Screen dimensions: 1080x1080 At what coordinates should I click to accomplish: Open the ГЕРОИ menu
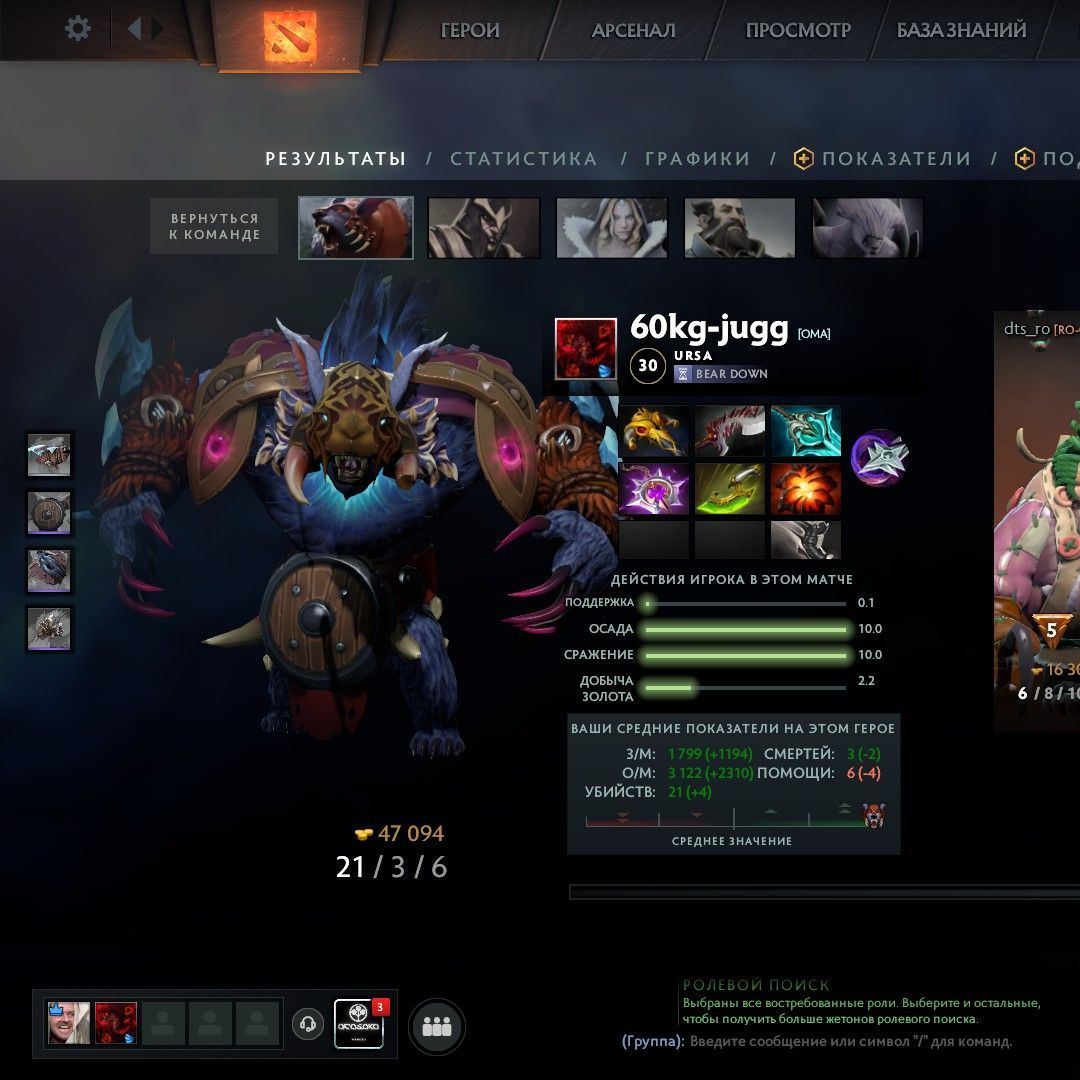coord(470,30)
